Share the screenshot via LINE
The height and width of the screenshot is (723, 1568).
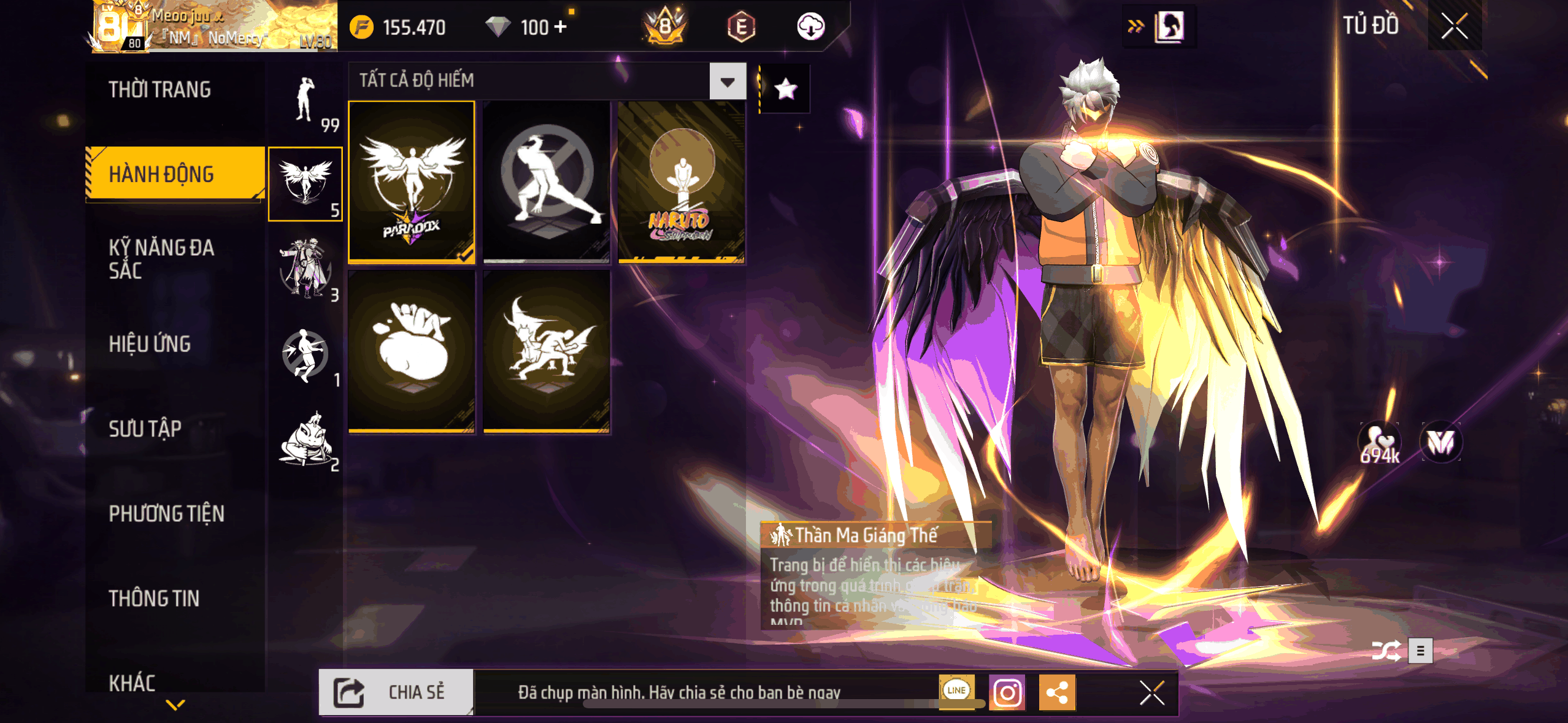[956, 690]
